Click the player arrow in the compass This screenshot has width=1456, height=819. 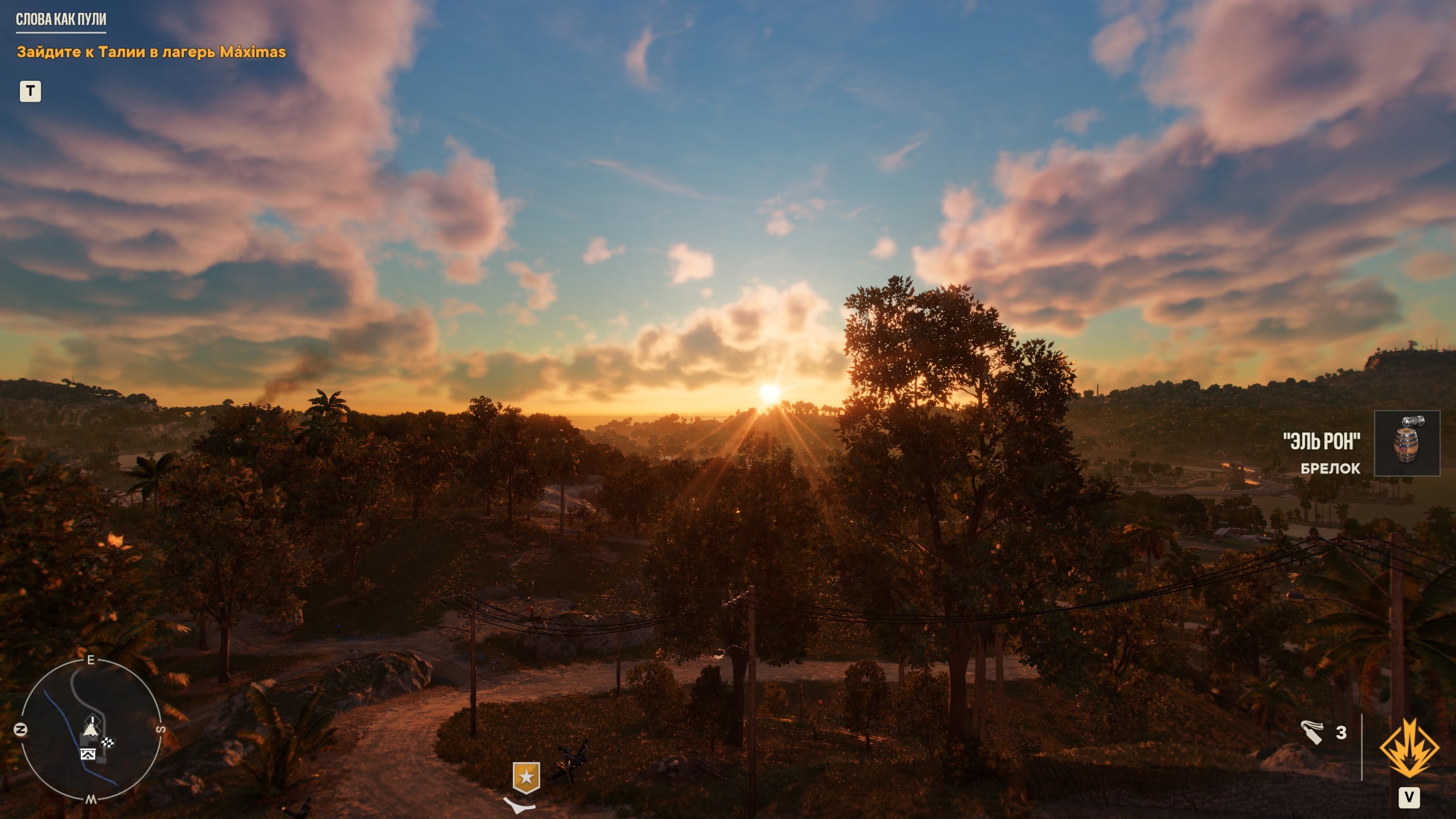[x=91, y=731]
